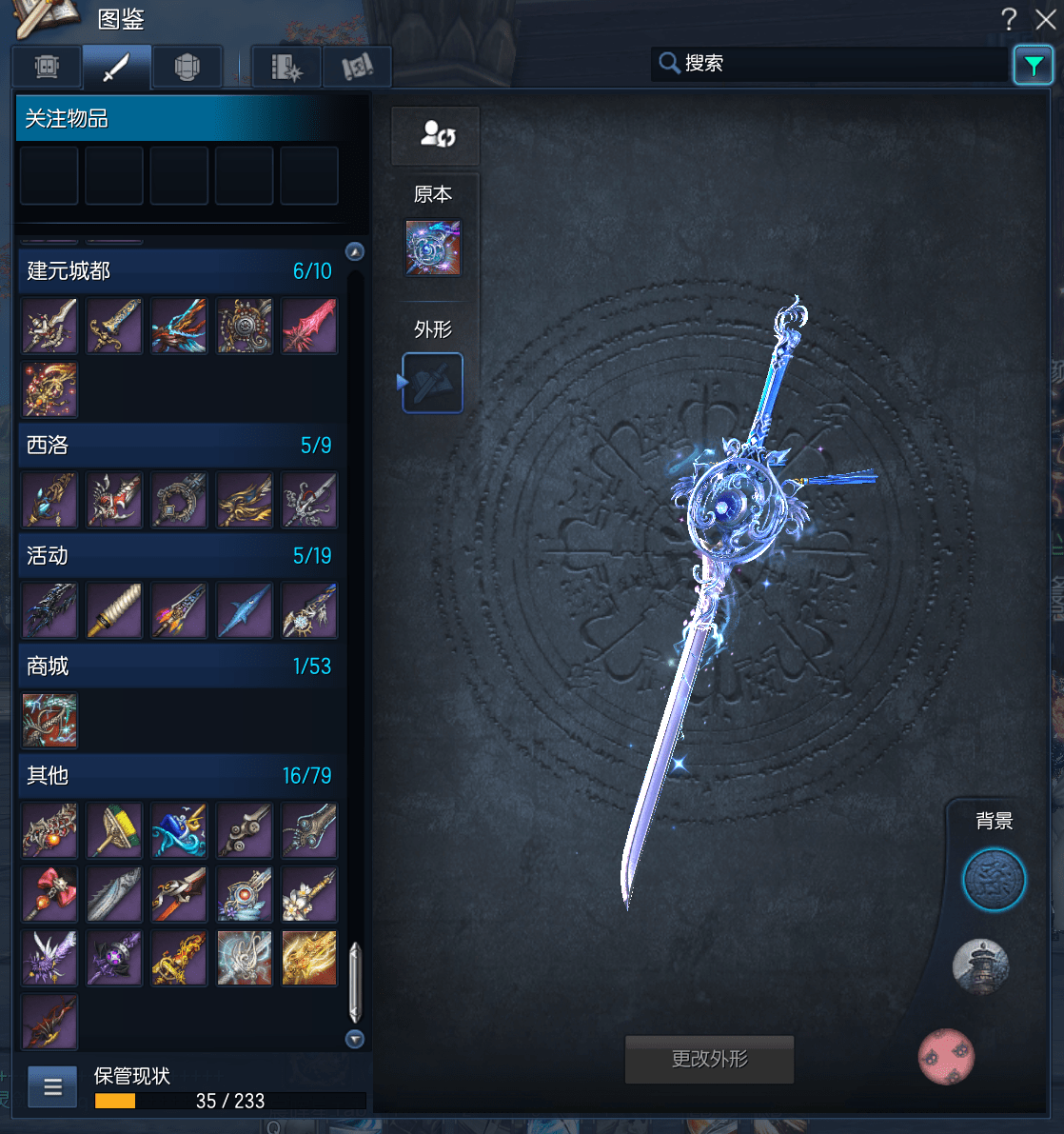
Task: Toggle the character preview swap button
Action: click(x=436, y=135)
